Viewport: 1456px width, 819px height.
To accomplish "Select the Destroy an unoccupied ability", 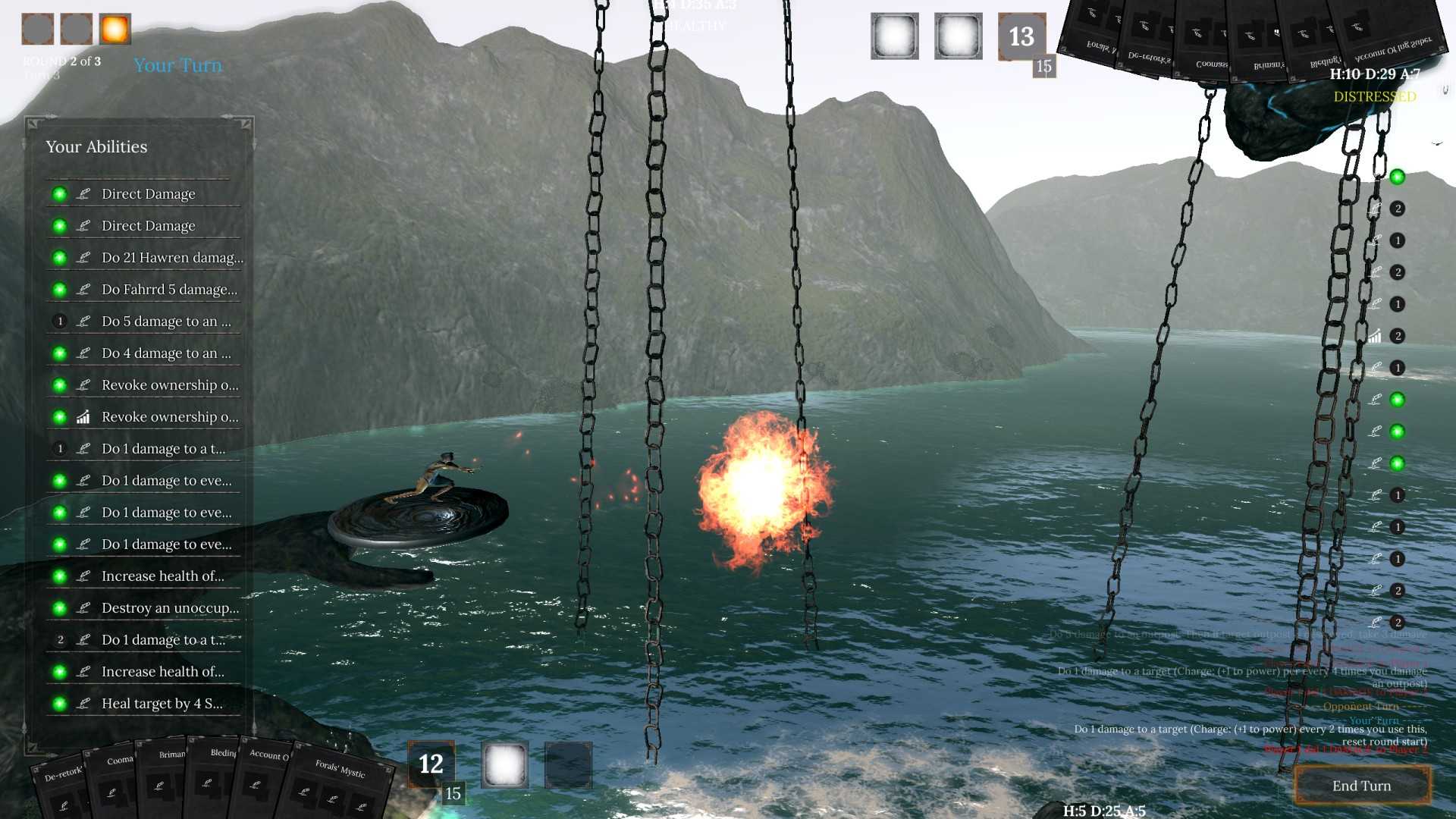I will [170, 608].
